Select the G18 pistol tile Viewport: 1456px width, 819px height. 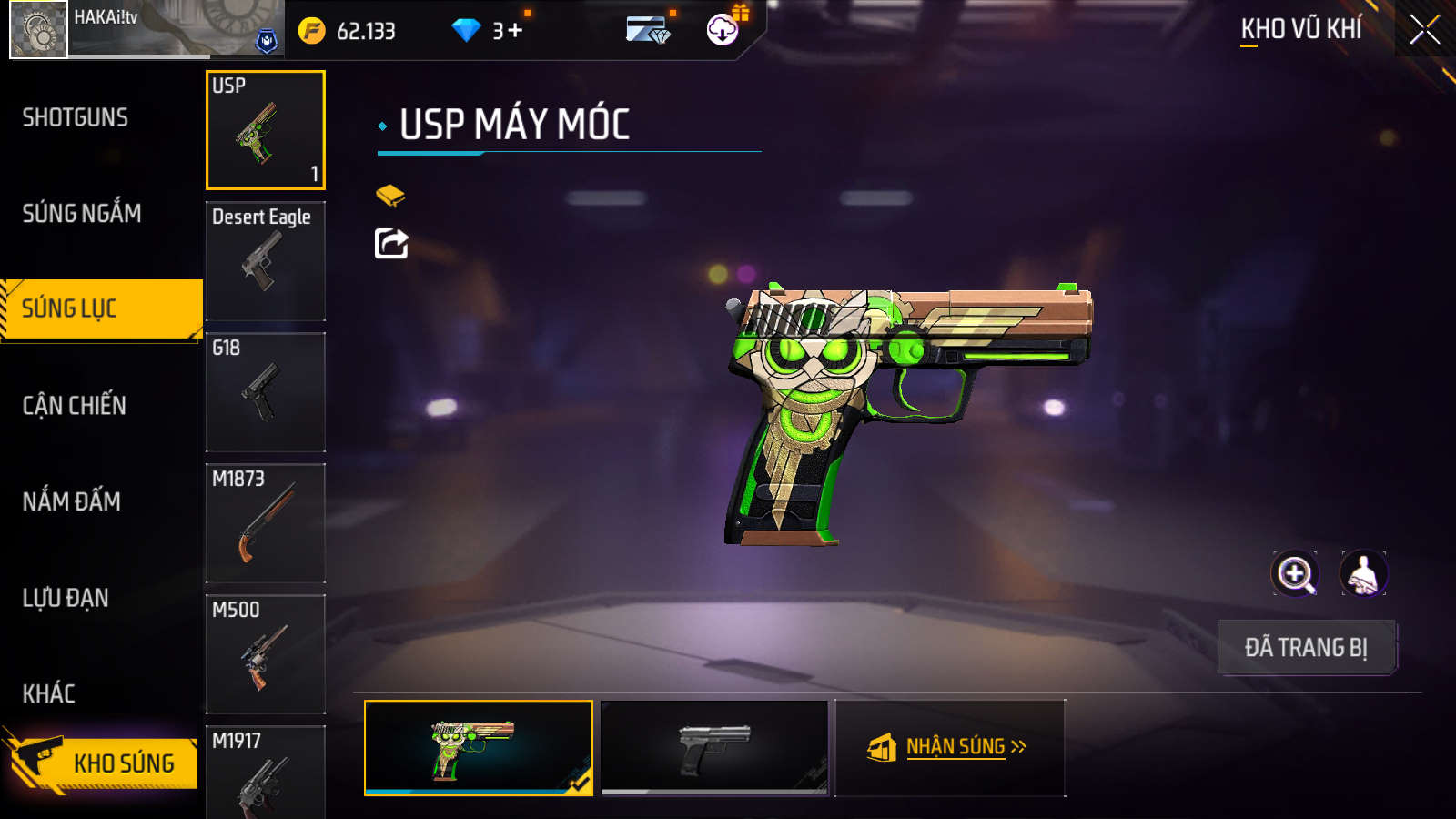tap(266, 392)
